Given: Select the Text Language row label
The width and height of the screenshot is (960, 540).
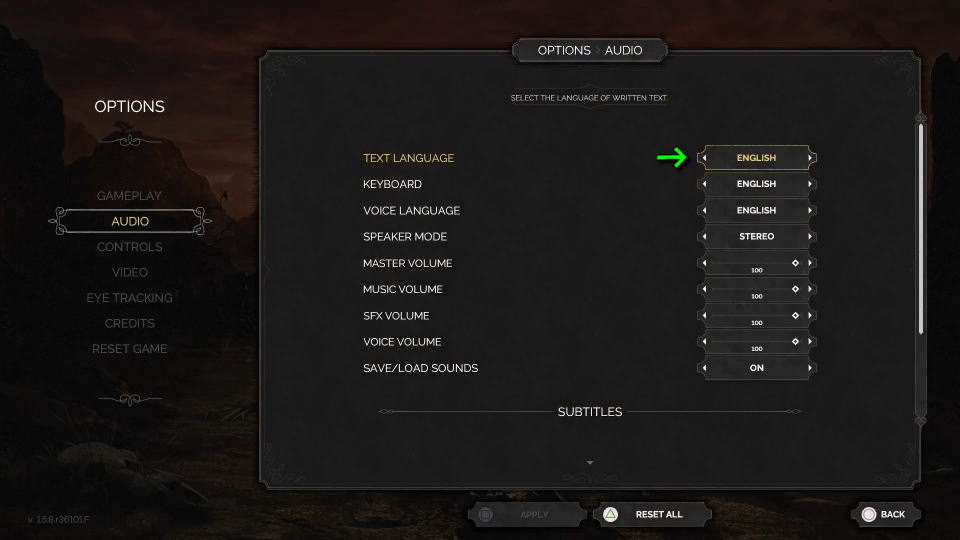Looking at the screenshot, I should pos(408,158).
